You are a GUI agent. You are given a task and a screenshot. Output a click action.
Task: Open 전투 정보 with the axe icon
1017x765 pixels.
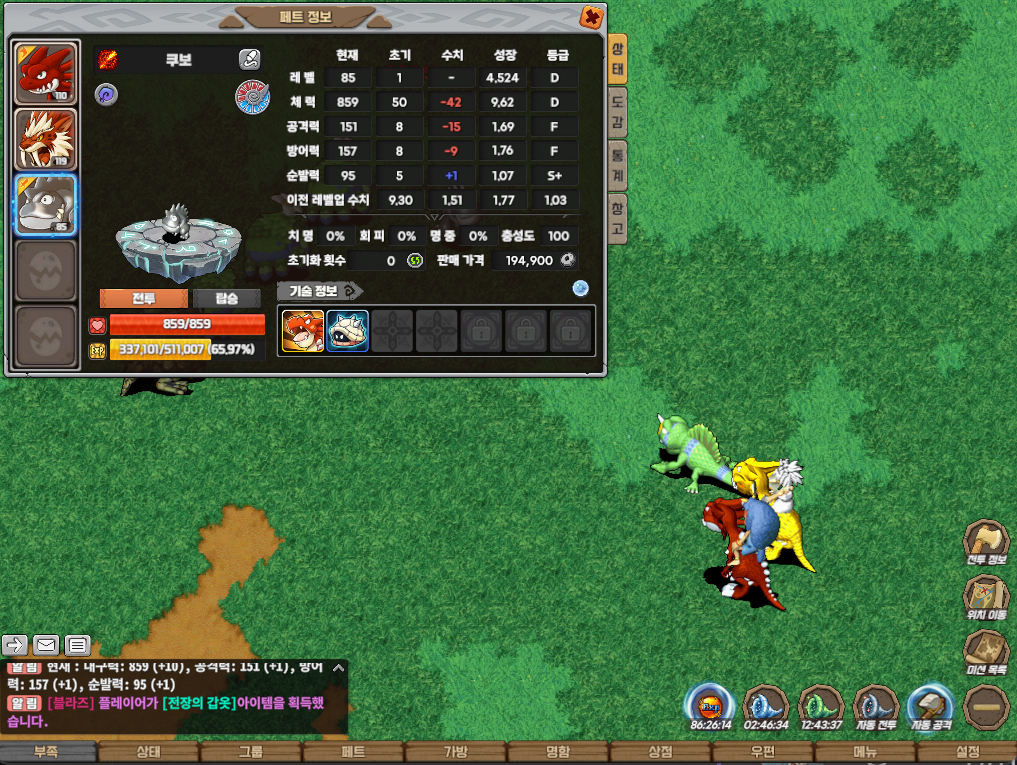986,543
